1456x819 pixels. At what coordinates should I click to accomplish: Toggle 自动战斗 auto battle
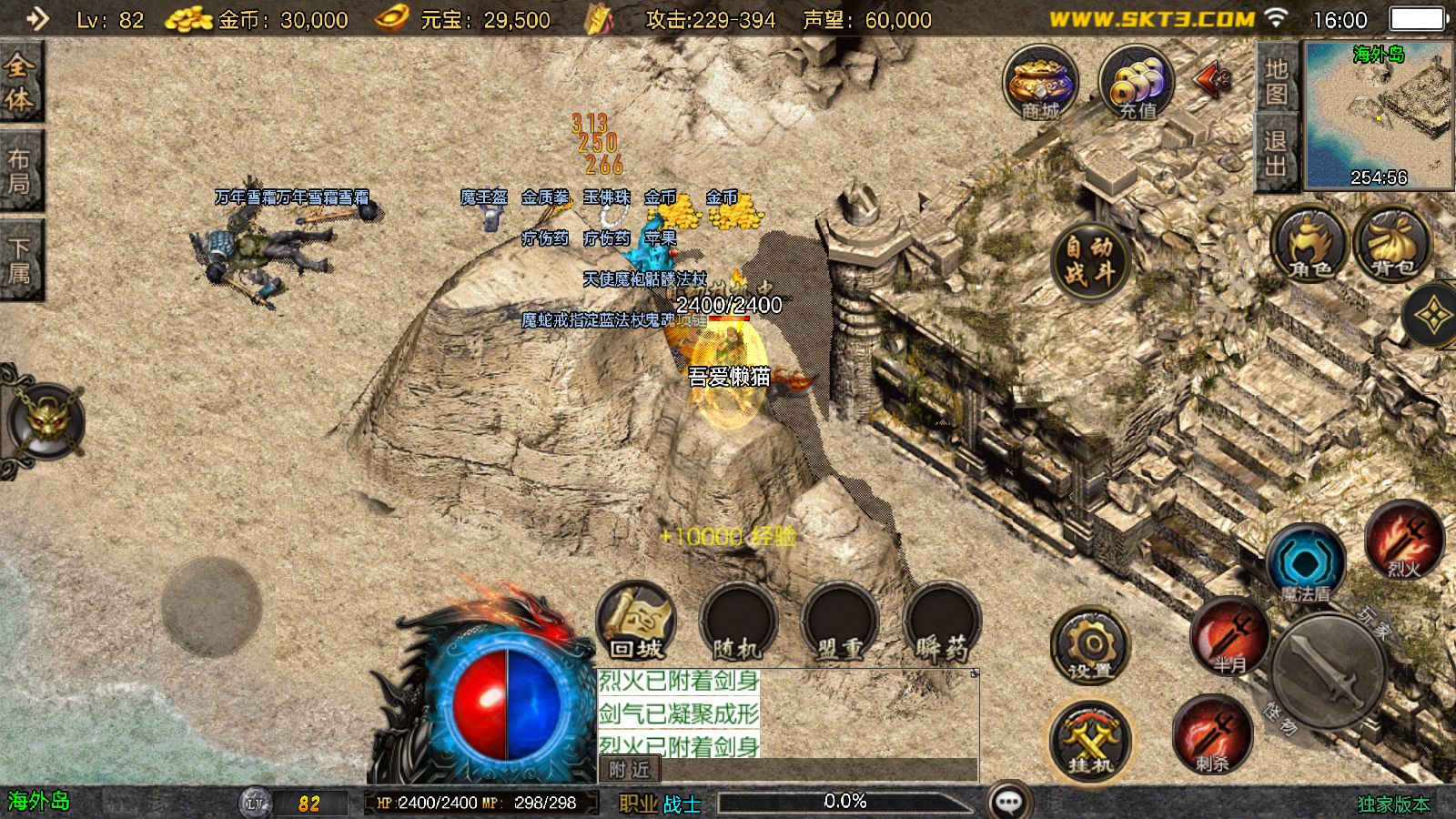[1089, 260]
